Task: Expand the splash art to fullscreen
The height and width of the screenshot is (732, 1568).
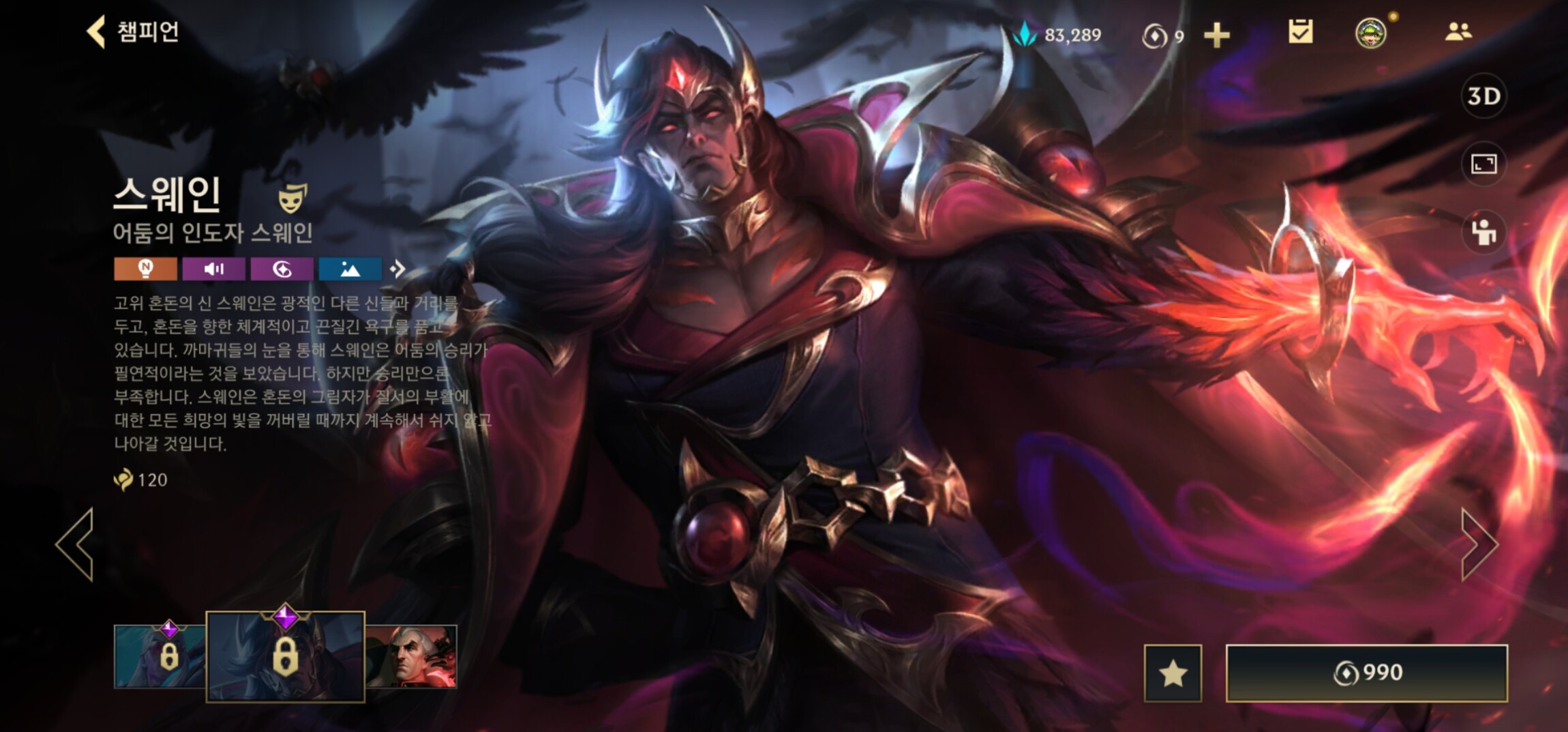Action: (1483, 164)
